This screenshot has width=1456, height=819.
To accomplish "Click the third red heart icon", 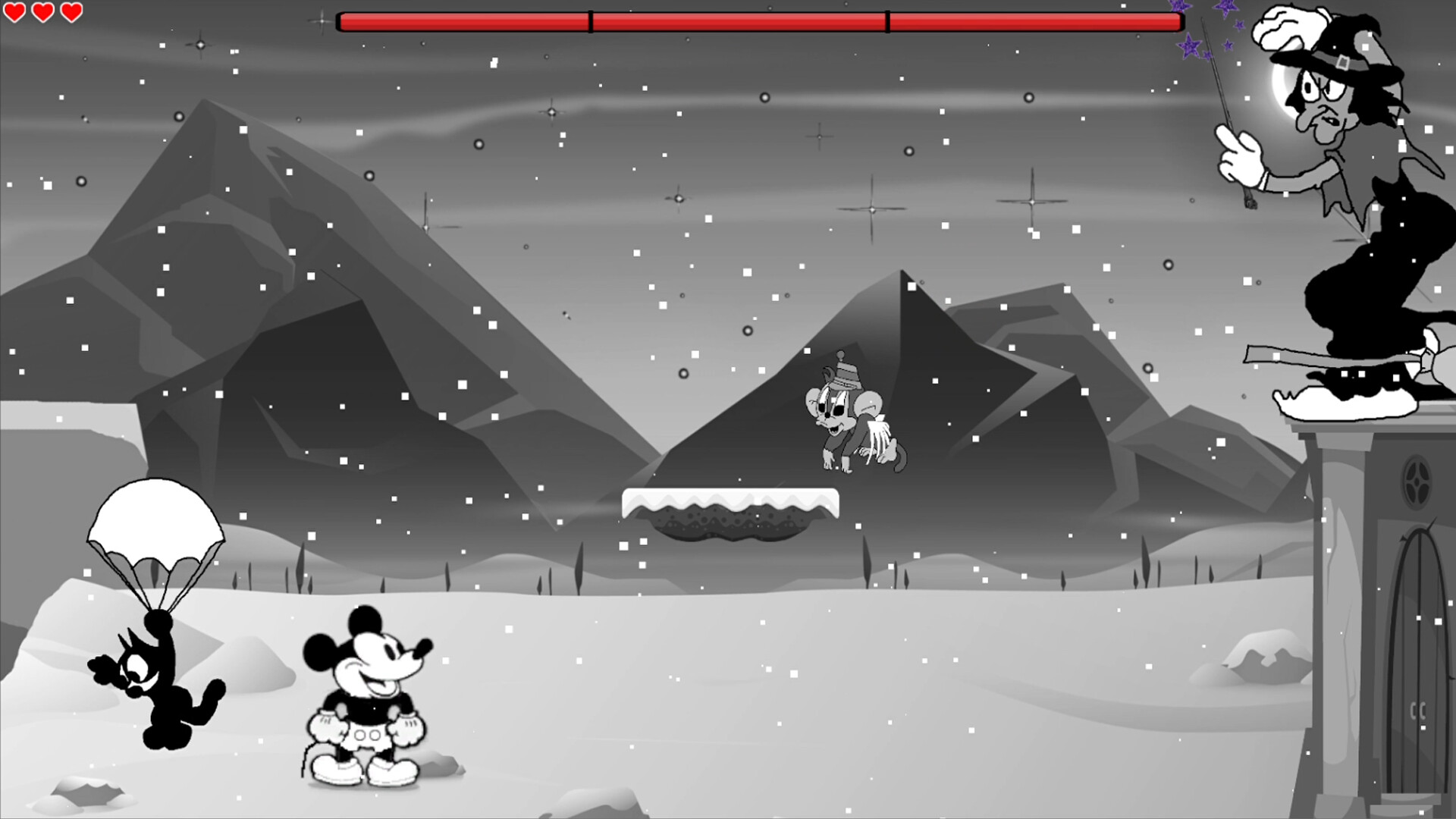I will click(x=71, y=12).
